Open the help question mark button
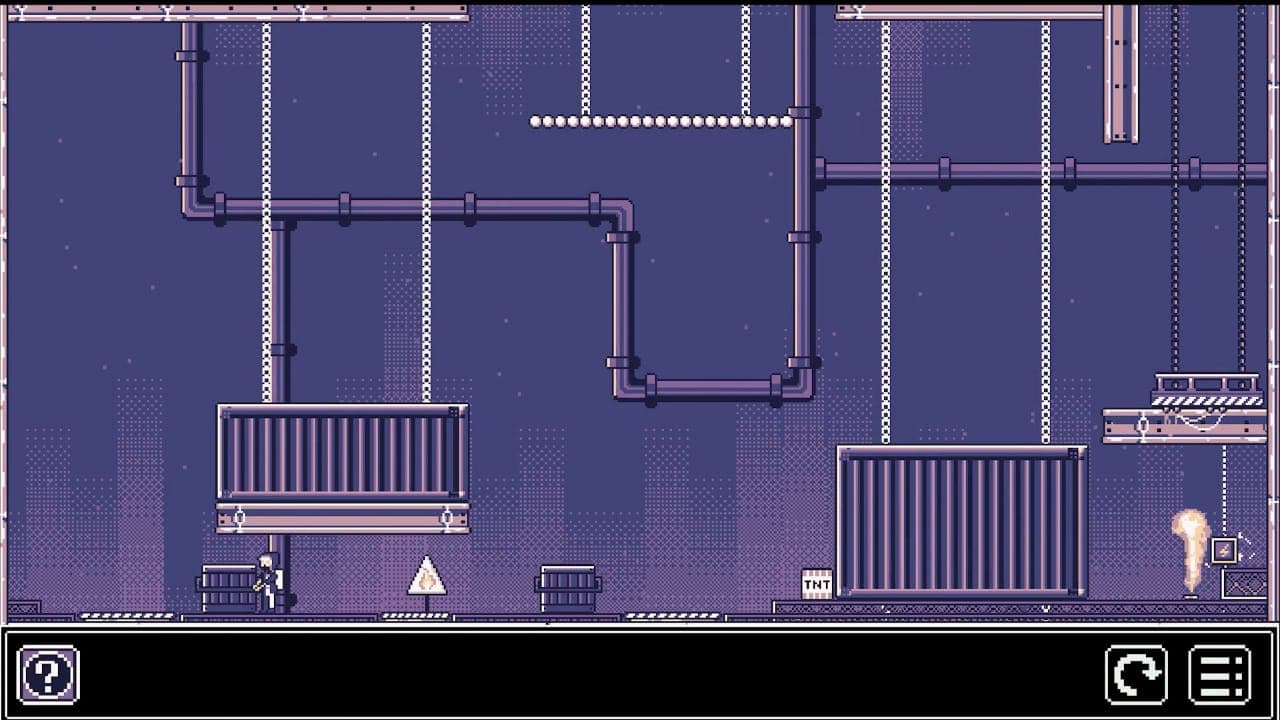Viewport: 1280px width, 720px height. (47, 675)
